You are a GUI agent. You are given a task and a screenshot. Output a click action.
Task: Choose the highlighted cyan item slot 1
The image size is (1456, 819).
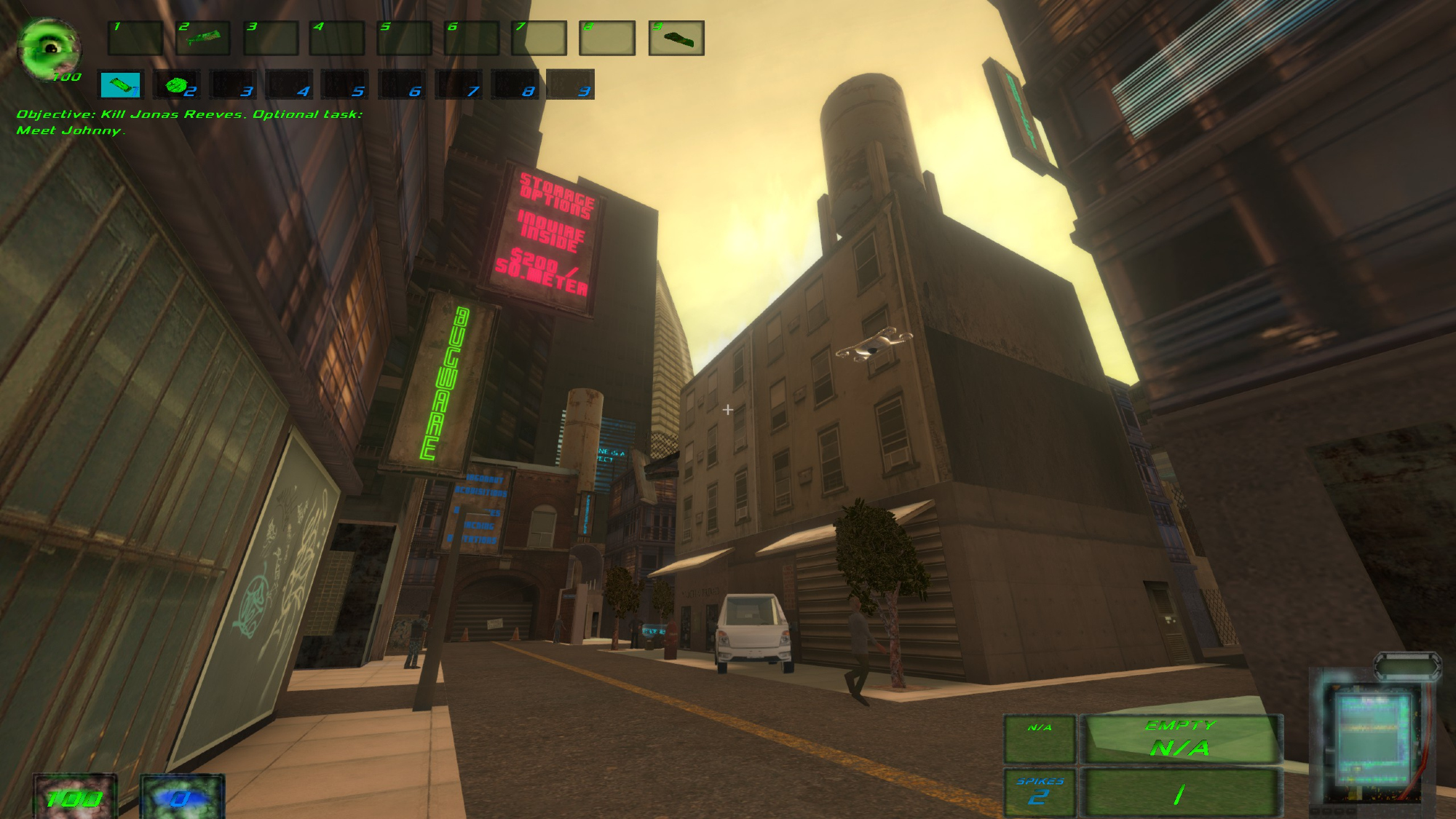pos(121,85)
